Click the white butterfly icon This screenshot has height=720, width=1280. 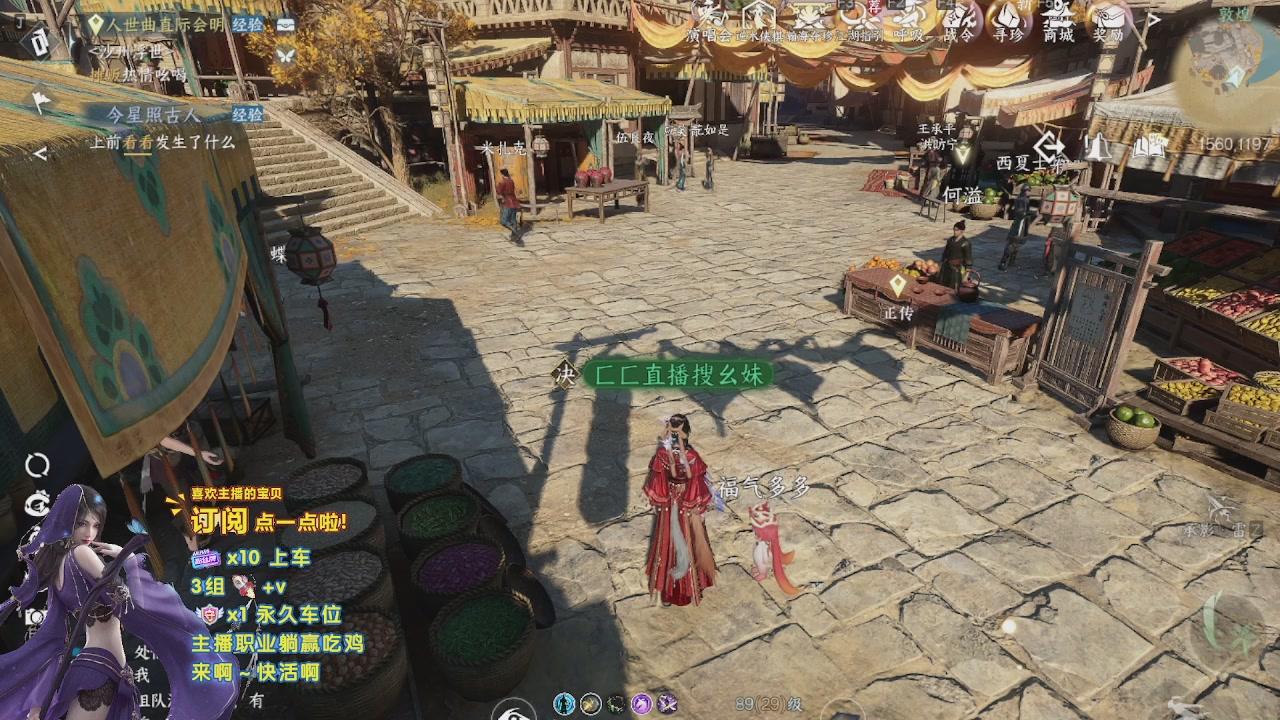coord(286,53)
